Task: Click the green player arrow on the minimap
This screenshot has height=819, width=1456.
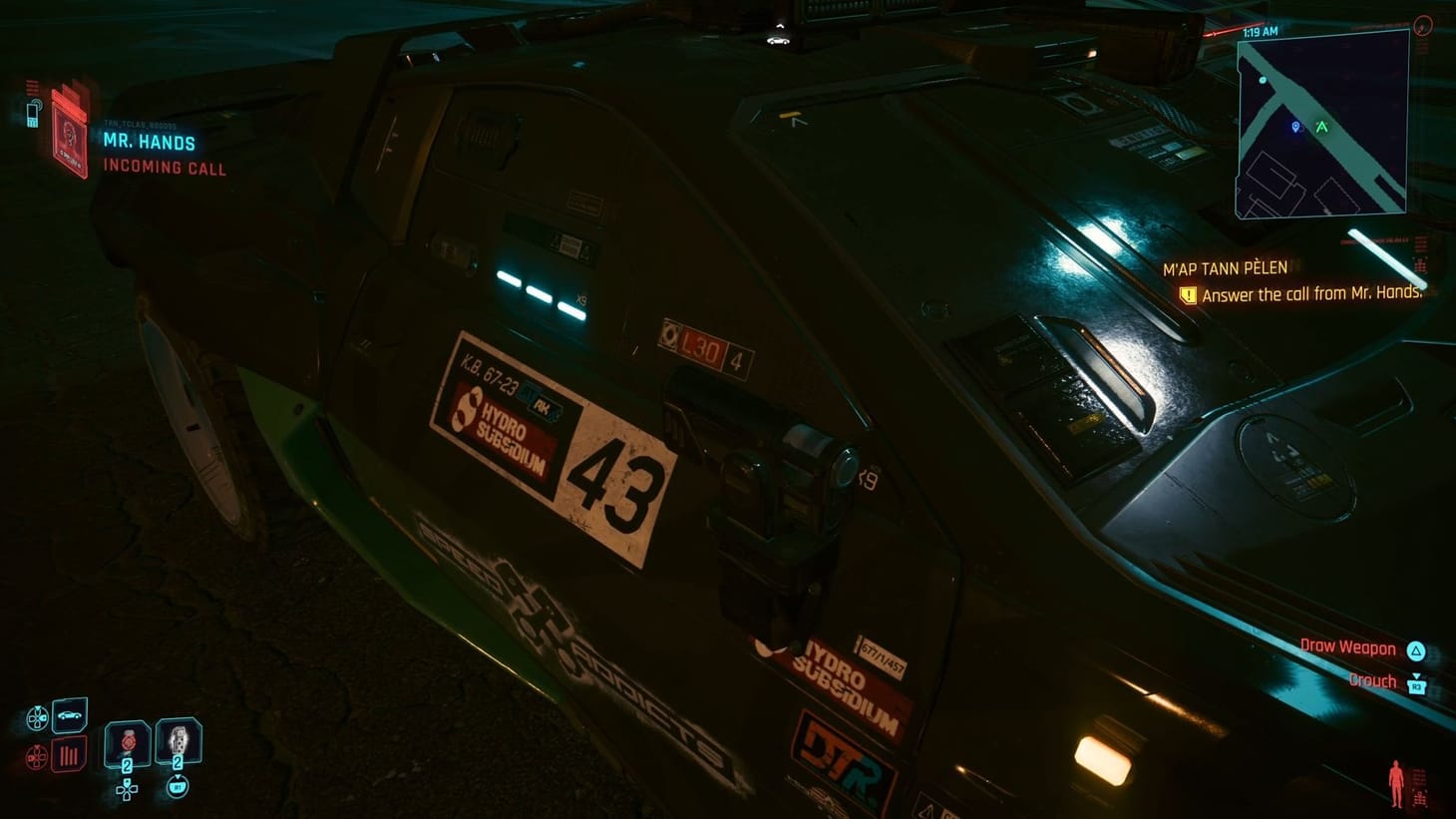Action: [1322, 127]
